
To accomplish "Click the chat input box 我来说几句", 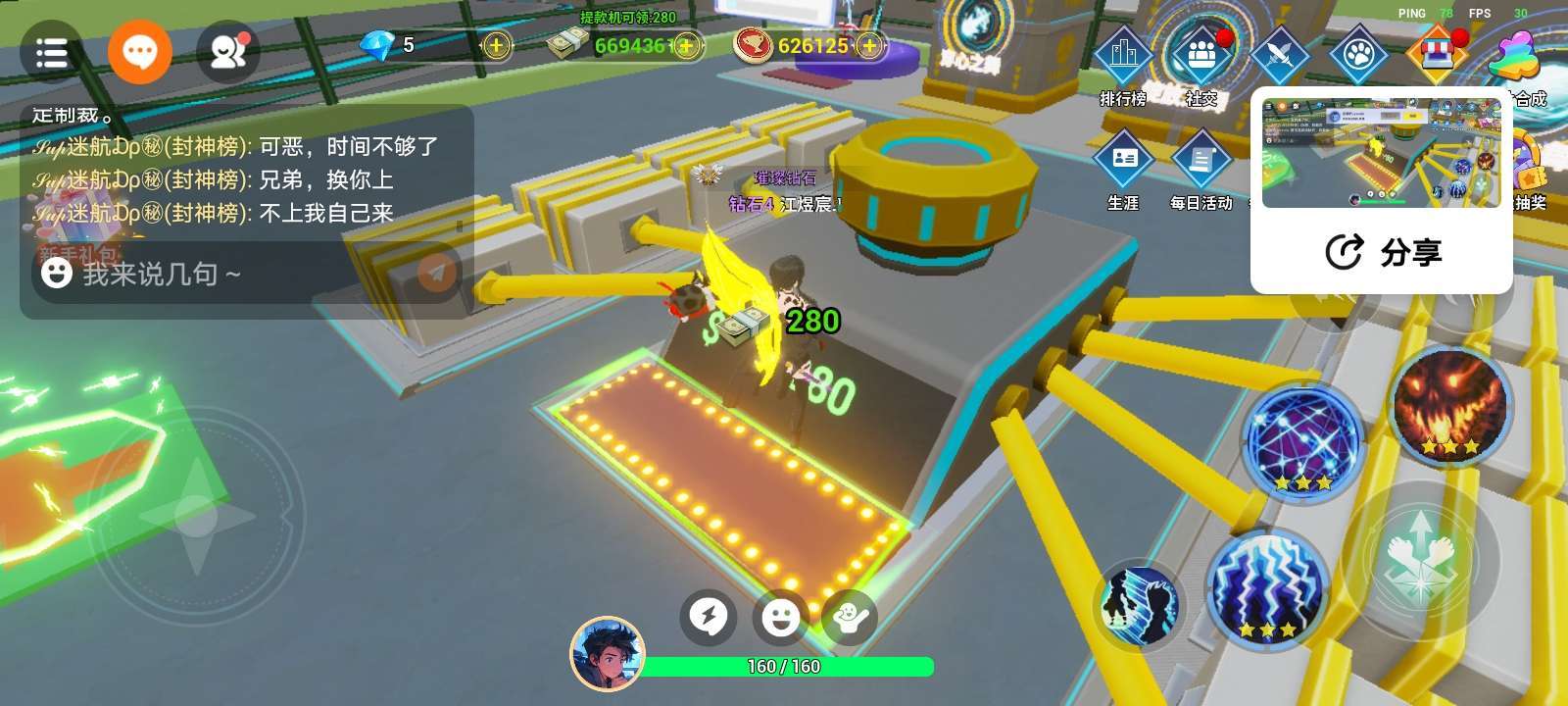I will (x=225, y=274).
